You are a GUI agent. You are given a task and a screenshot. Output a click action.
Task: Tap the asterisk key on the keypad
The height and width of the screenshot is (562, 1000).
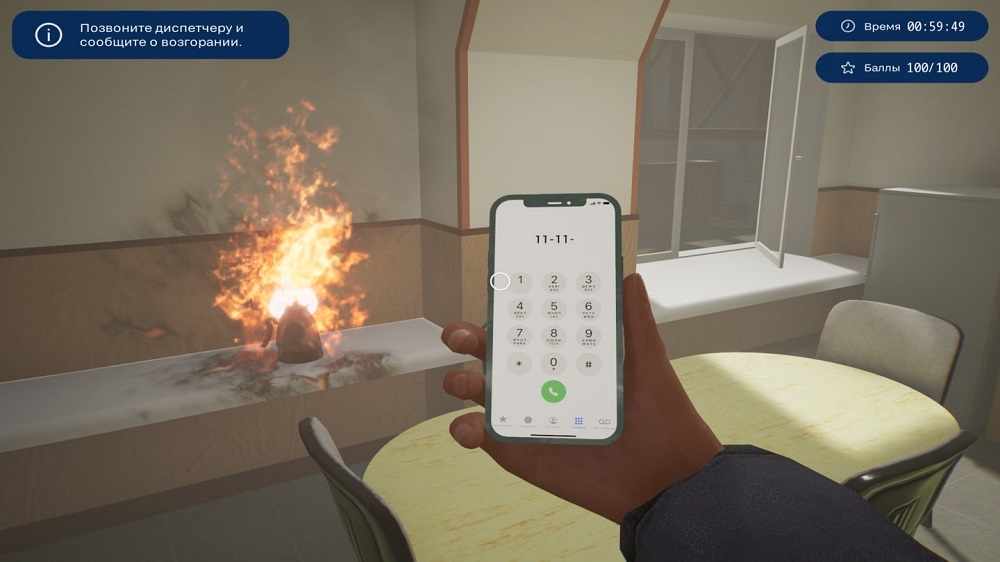click(520, 363)
